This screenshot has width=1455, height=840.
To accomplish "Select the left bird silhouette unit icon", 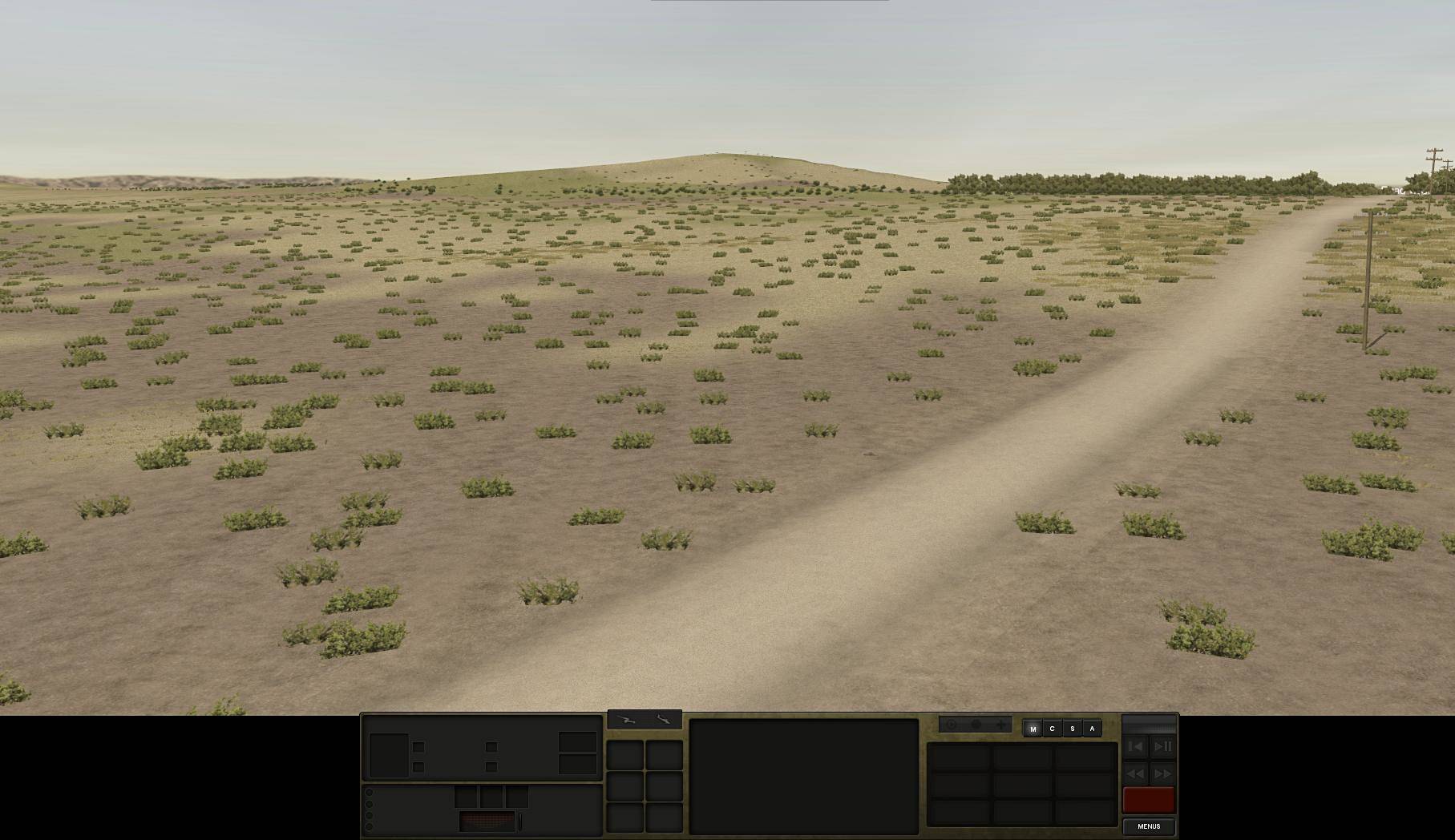I will (x=627, y=721).
